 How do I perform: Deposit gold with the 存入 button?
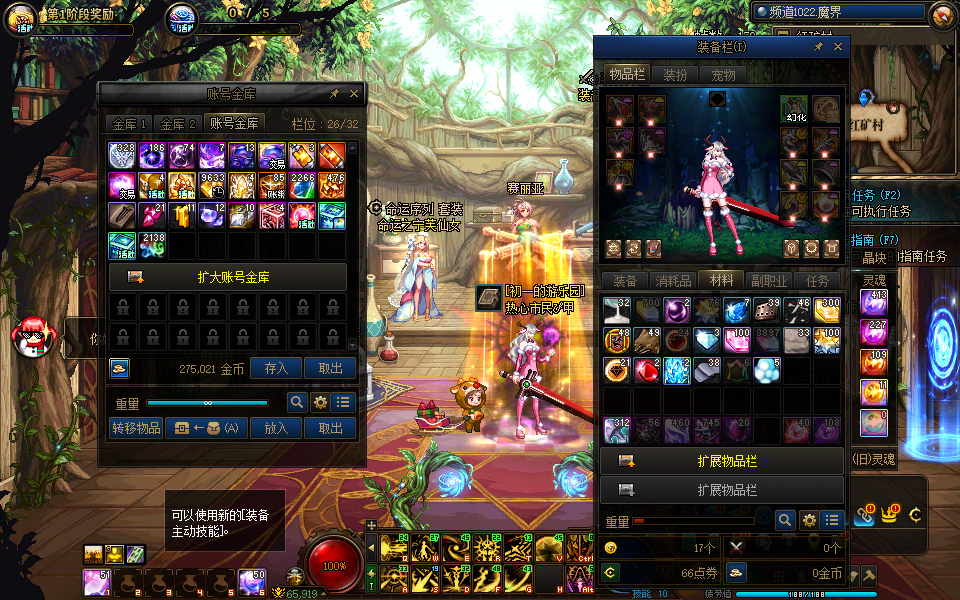(276, 368)
